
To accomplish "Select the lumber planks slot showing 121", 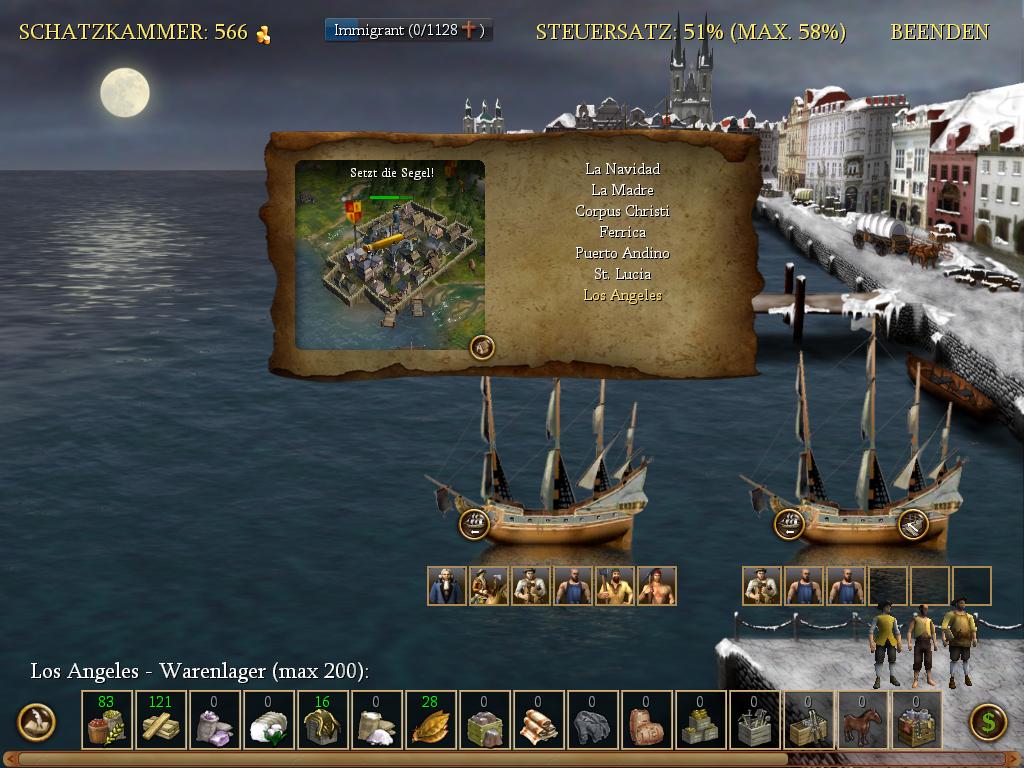I will 160,721.
